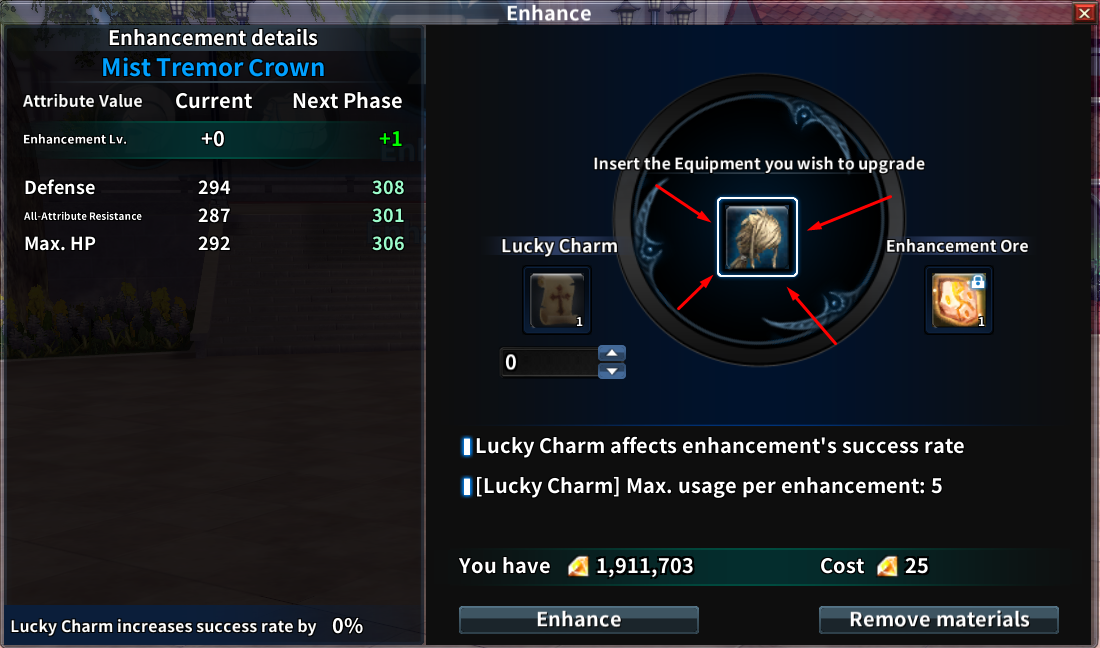The height and width of the screenshot is (648, 1100).
Task: Select the Lucky Charm scroll slot
Action: [x=558, y=300]
